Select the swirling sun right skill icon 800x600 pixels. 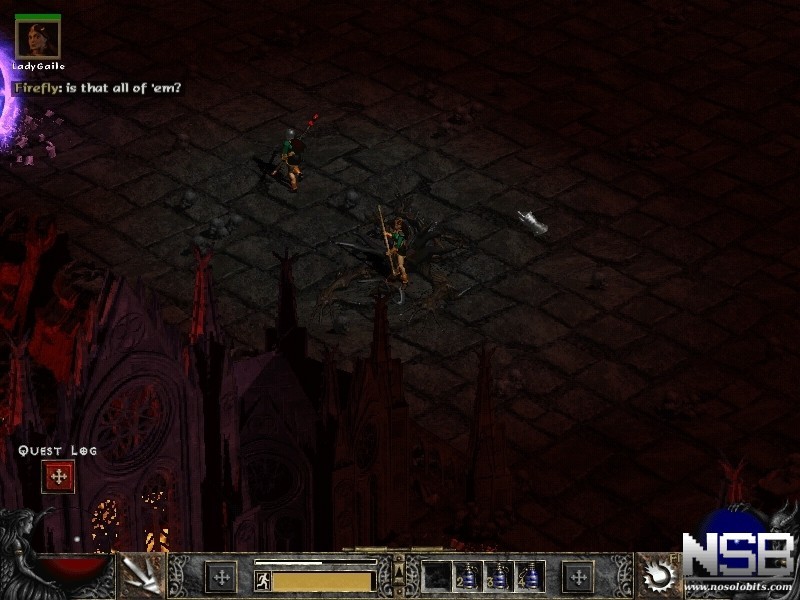pos(660,576)
